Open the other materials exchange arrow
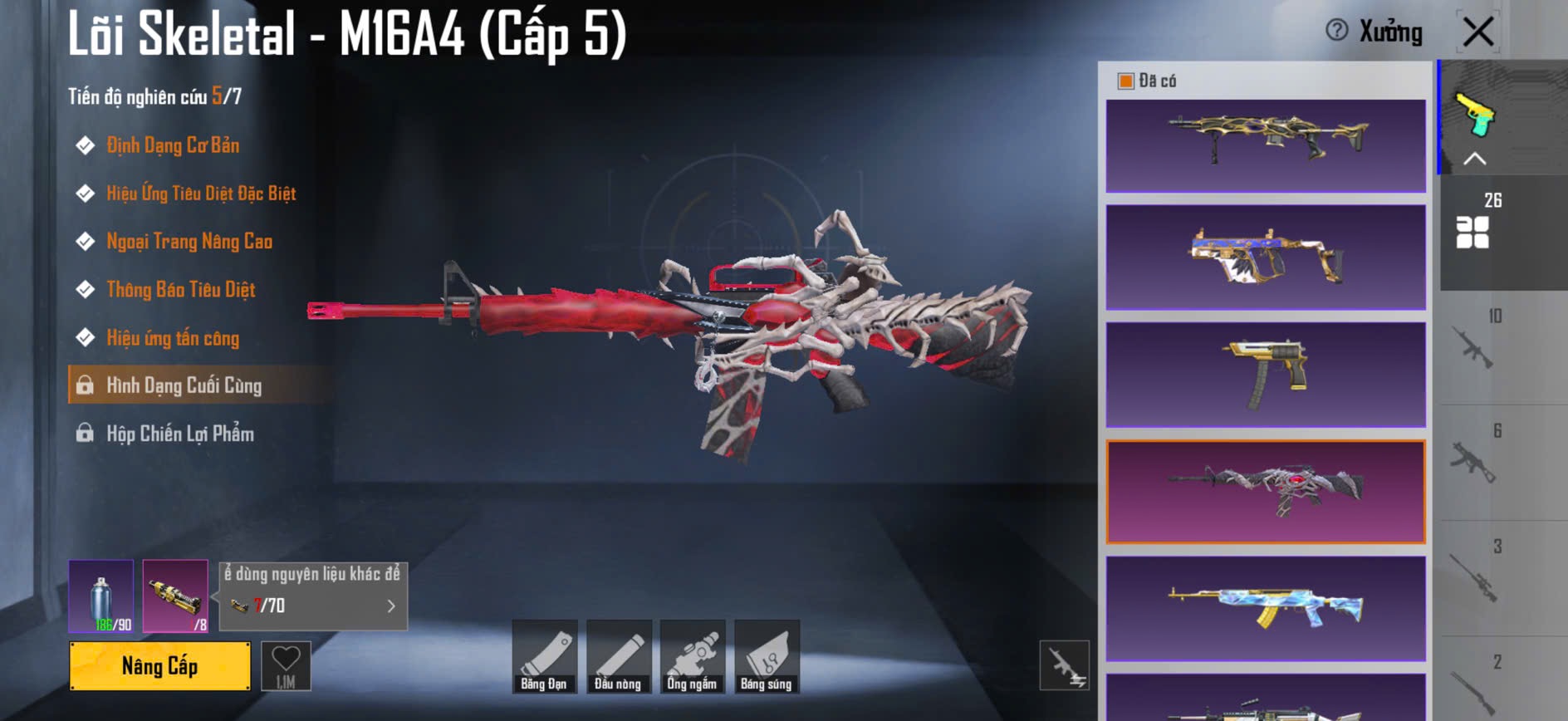 tap(391, 606)
